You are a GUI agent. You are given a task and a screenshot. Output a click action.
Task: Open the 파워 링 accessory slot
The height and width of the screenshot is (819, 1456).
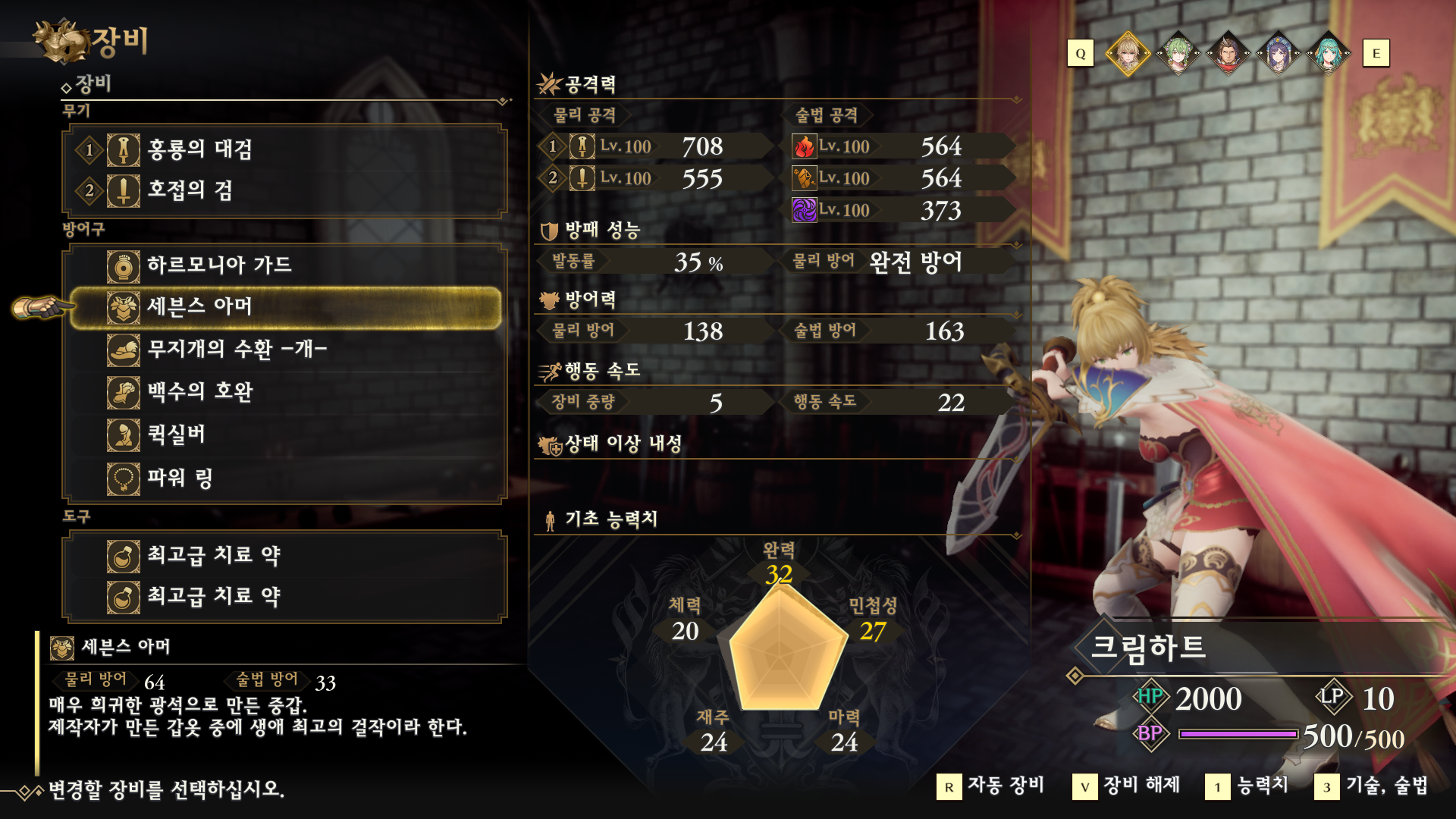coord(285,478)
